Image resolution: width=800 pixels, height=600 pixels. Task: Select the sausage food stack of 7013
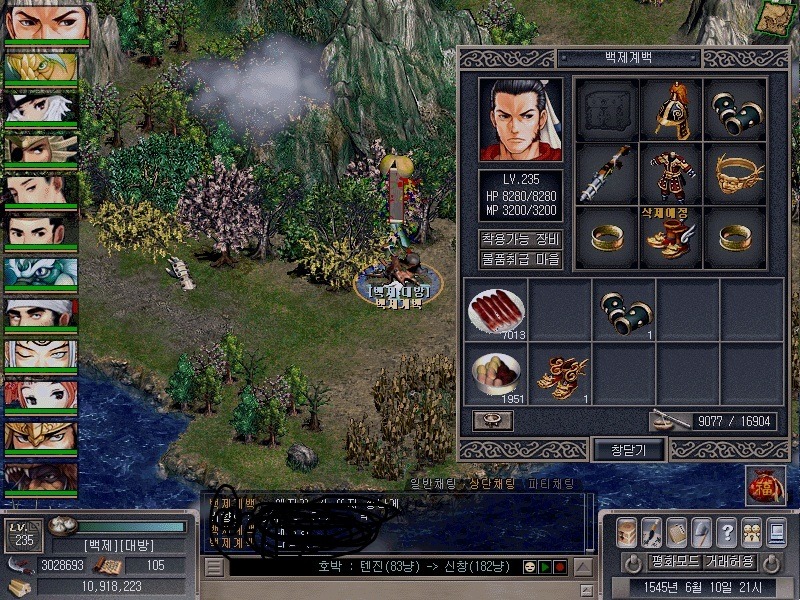496,309
